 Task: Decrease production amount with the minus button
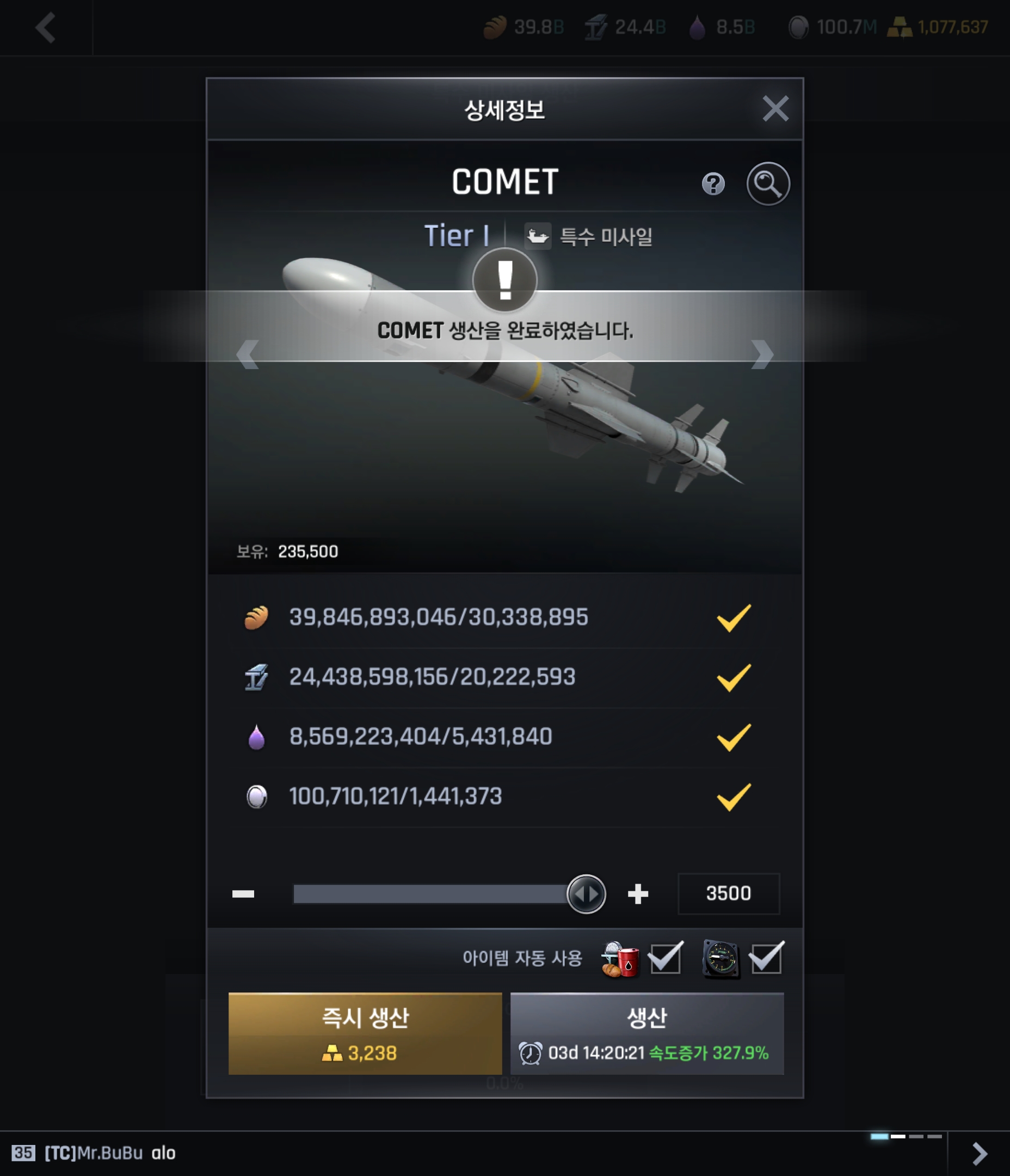tap(243, 894)
